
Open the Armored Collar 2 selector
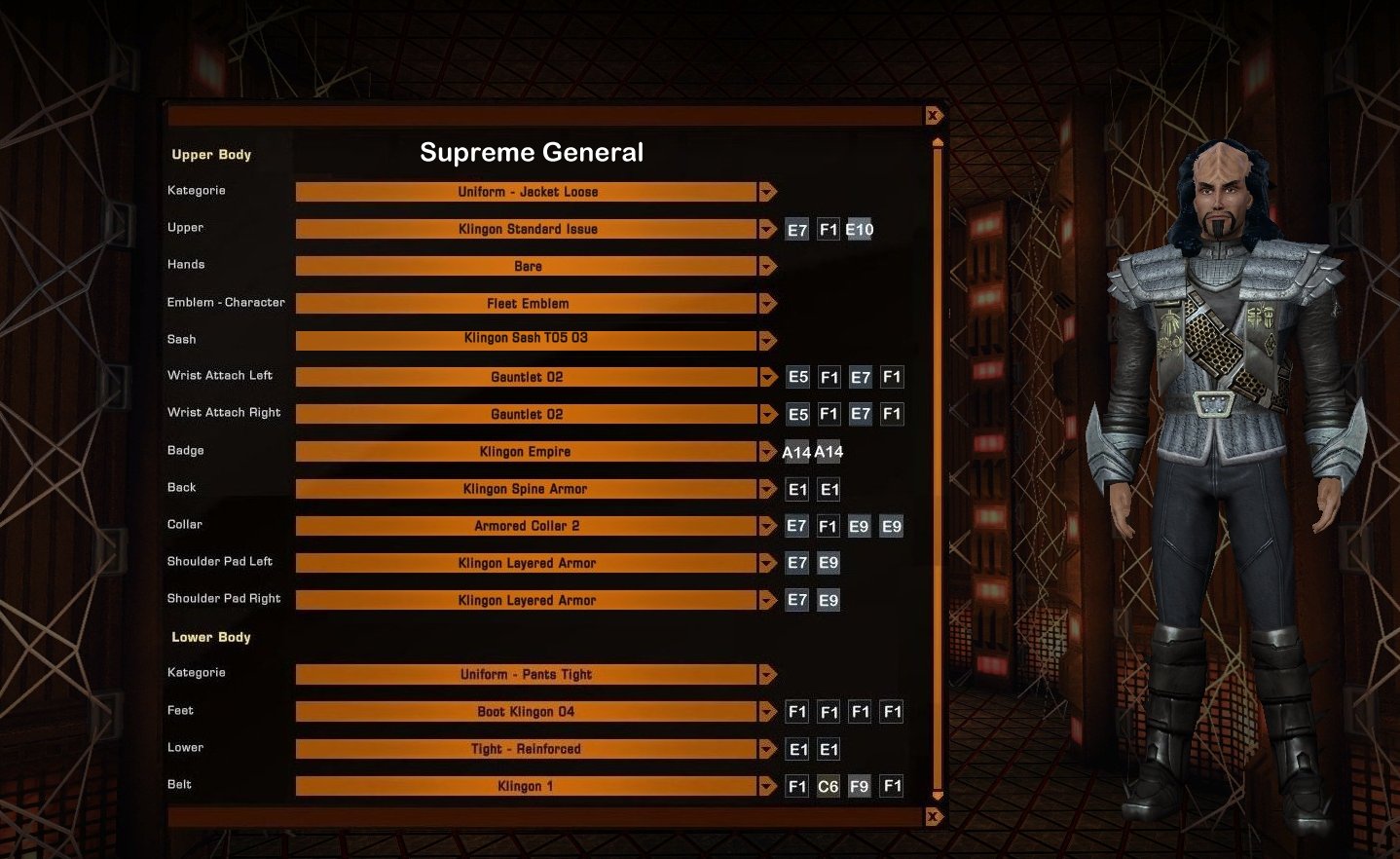[527, 526]
